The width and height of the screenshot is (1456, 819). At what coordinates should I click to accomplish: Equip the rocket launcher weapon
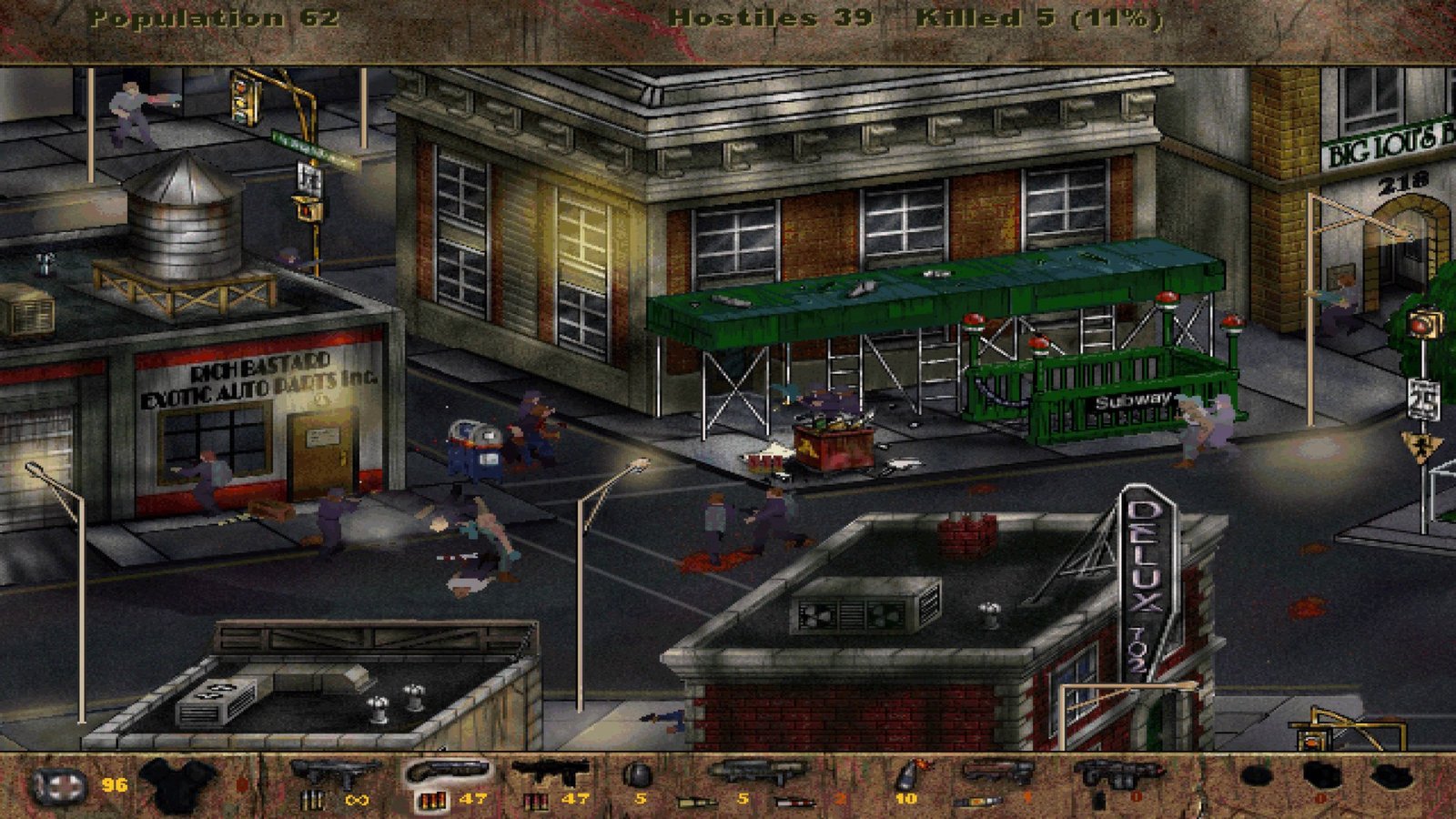tap(755, 773)
